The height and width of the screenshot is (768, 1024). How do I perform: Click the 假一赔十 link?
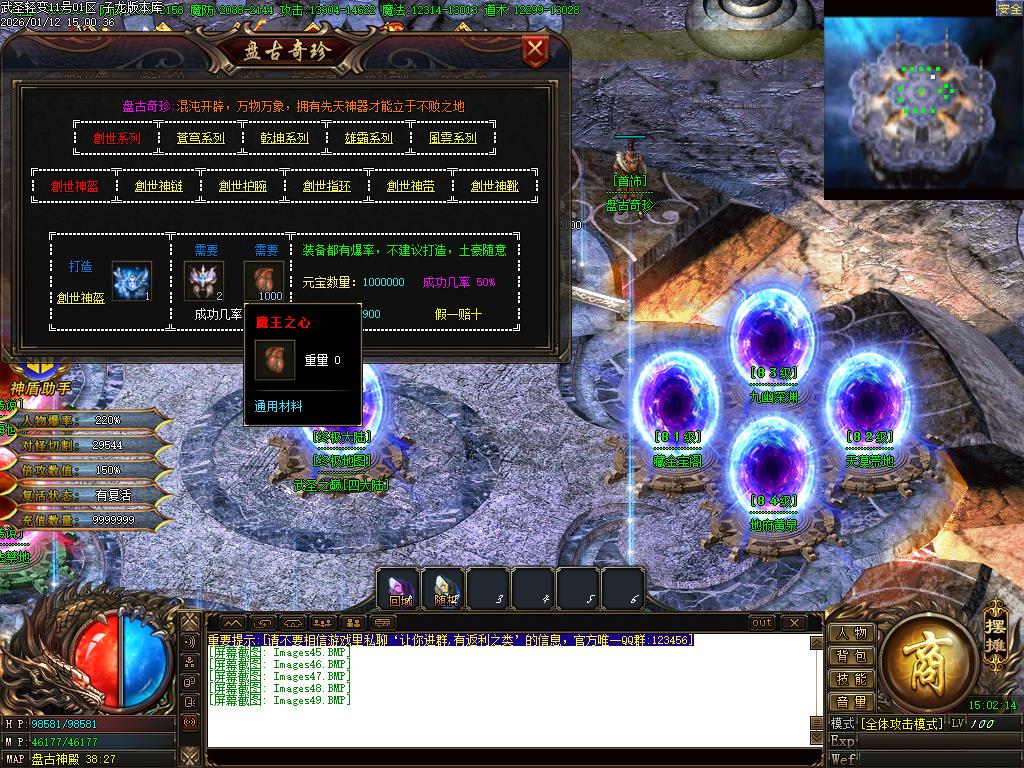point(458,314)
